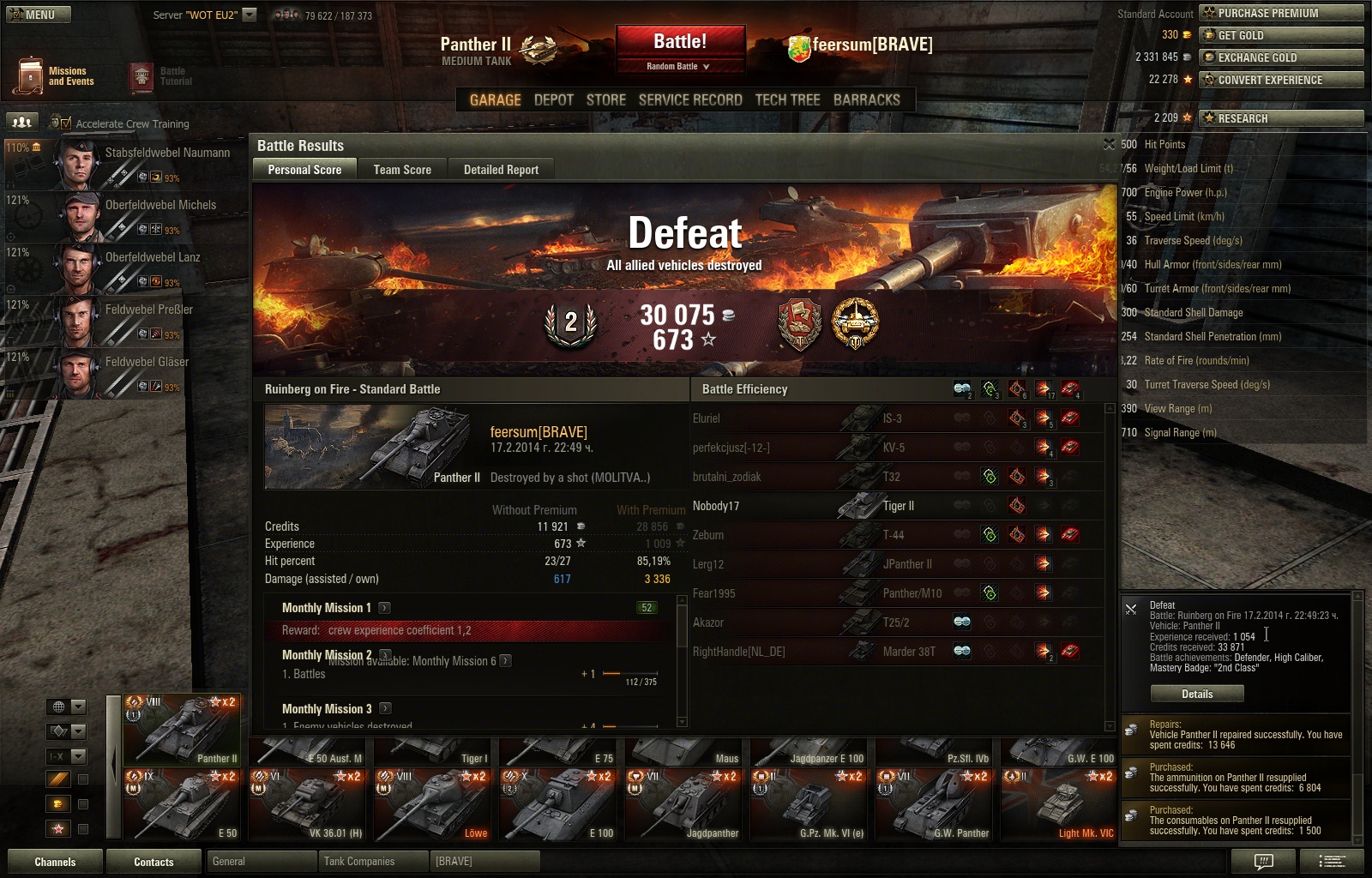Click the Purchase Premium button
Viewport: 1372px width, 878px height.
pyautogui.click(x=1281, y=13)
